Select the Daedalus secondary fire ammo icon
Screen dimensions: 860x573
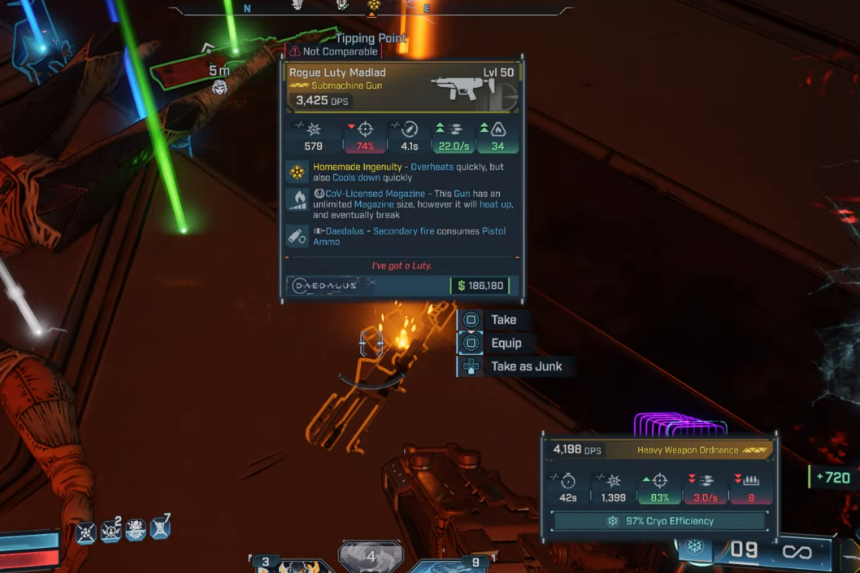click(x=297, y=236)
